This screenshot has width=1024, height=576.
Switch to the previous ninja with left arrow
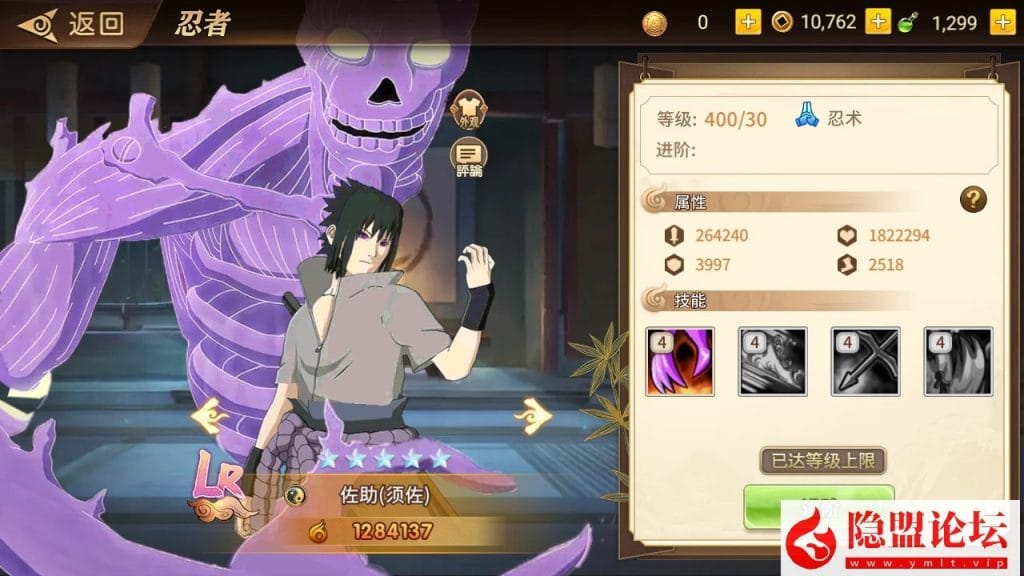(207, 412)
